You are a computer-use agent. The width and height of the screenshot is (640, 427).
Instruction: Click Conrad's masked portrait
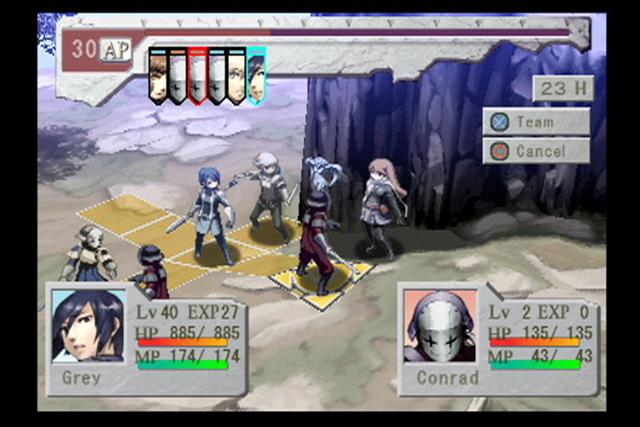(439, 326)
